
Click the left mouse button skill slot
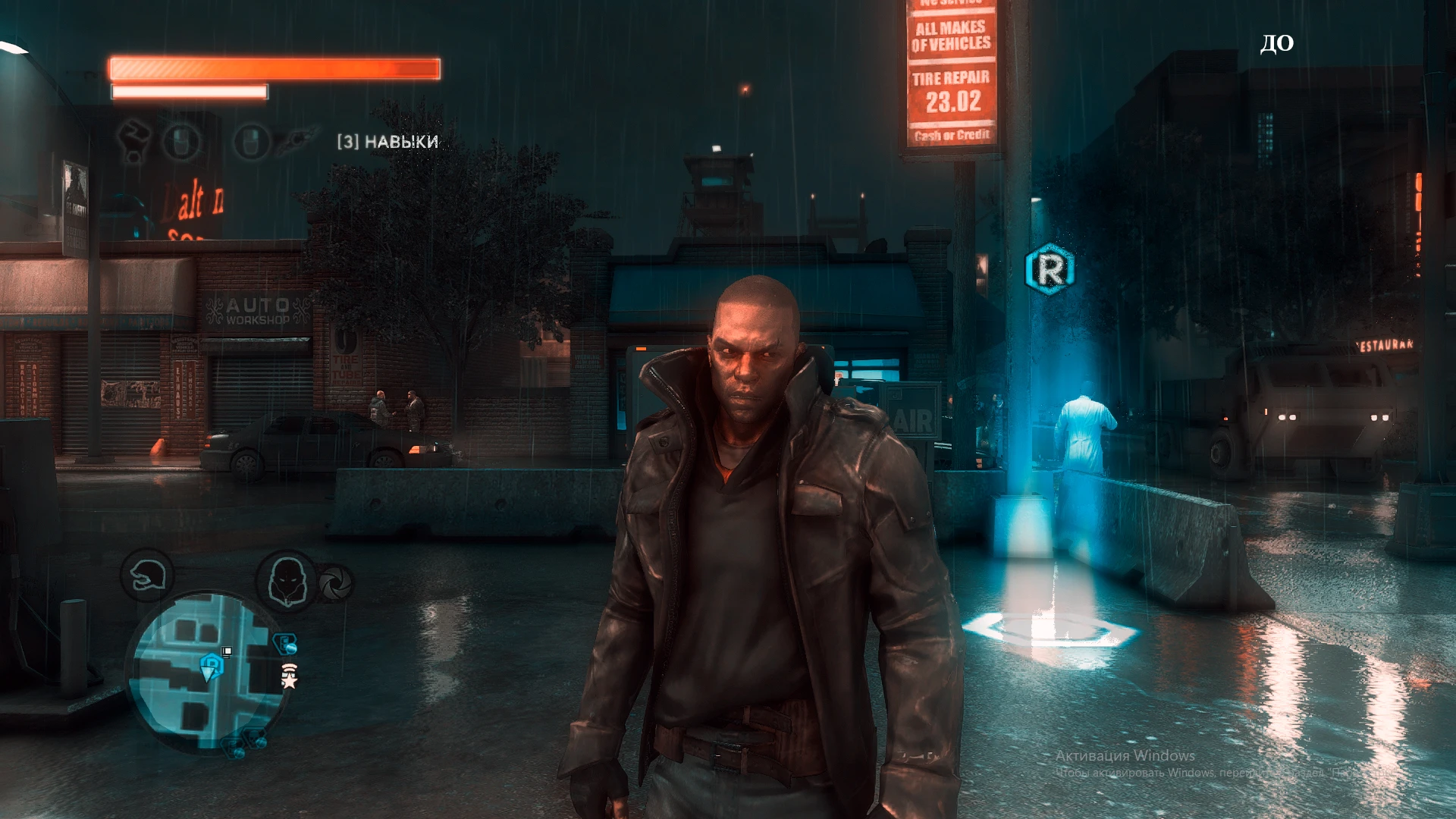179,140
